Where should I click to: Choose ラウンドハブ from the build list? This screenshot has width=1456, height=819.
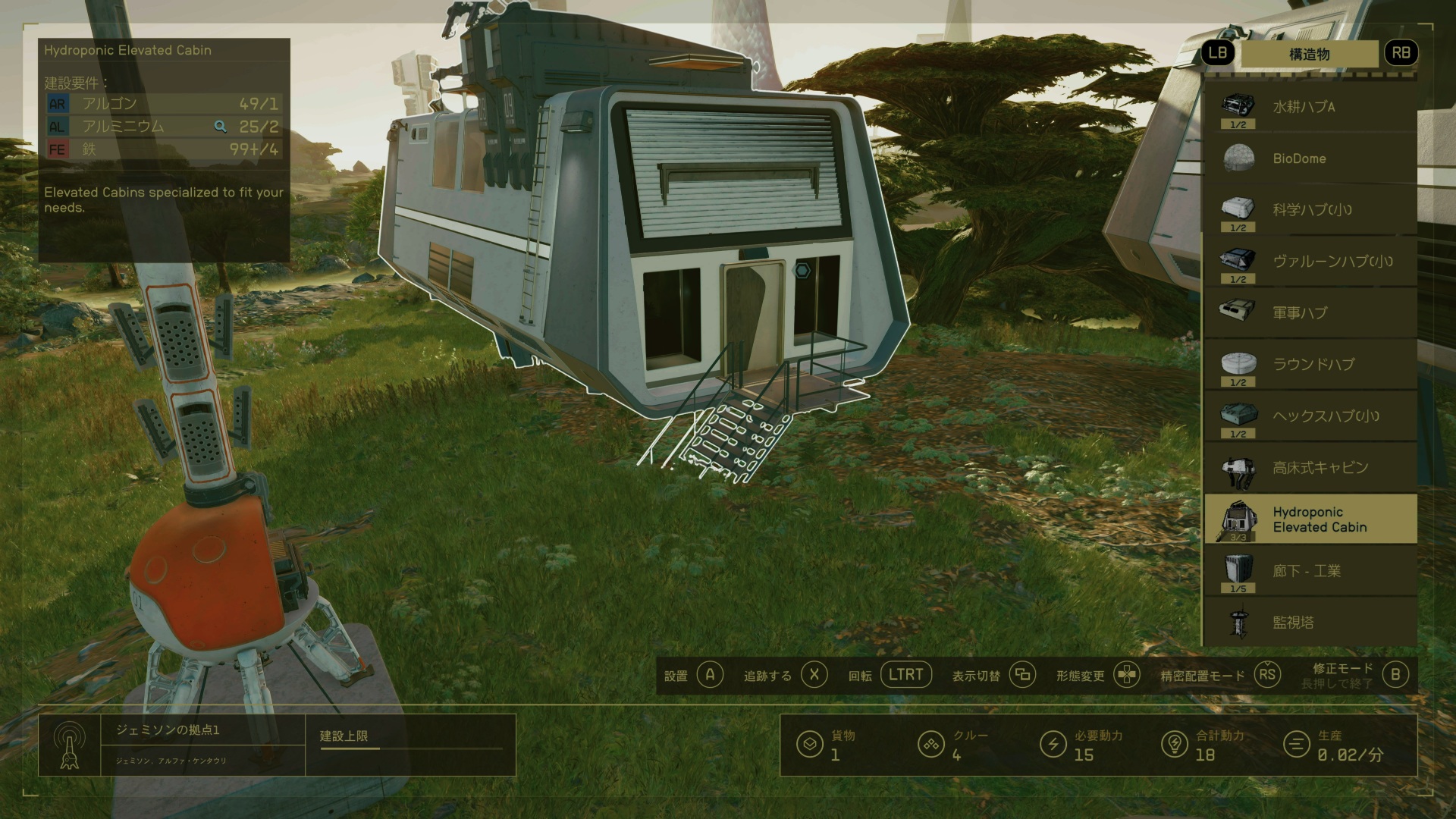1310,364
